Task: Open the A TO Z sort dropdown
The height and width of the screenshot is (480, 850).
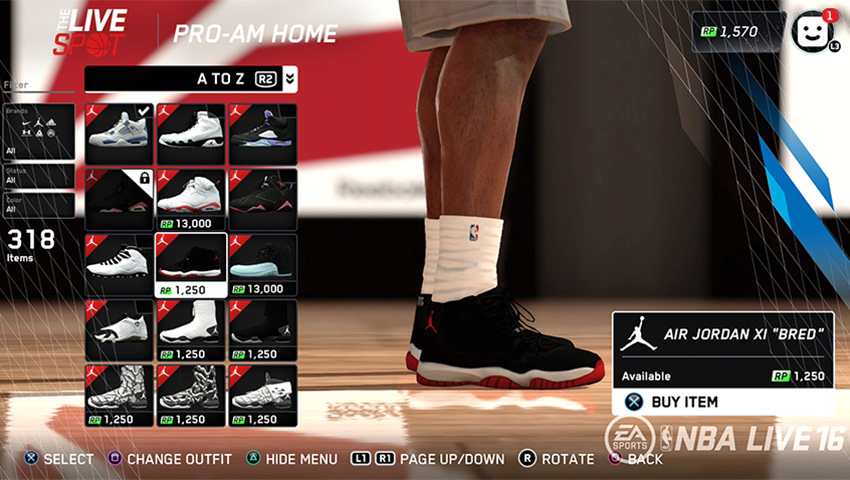Action: (x=191, y=79)
